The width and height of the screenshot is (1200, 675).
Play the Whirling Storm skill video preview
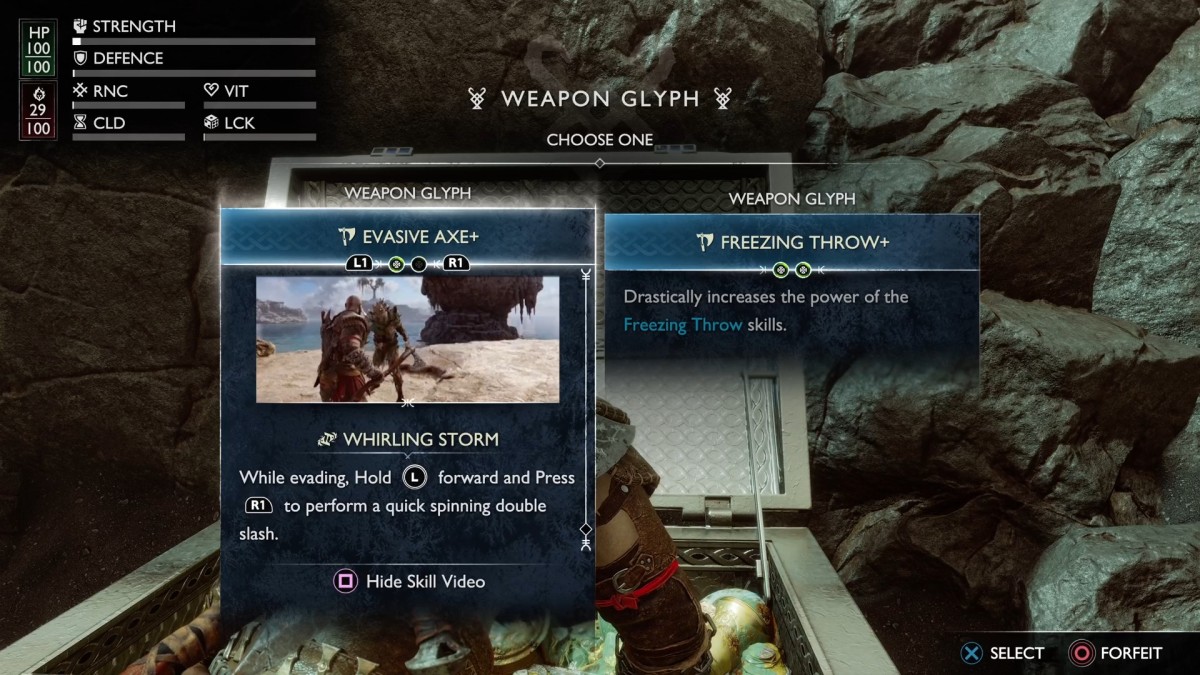[407, 340]
